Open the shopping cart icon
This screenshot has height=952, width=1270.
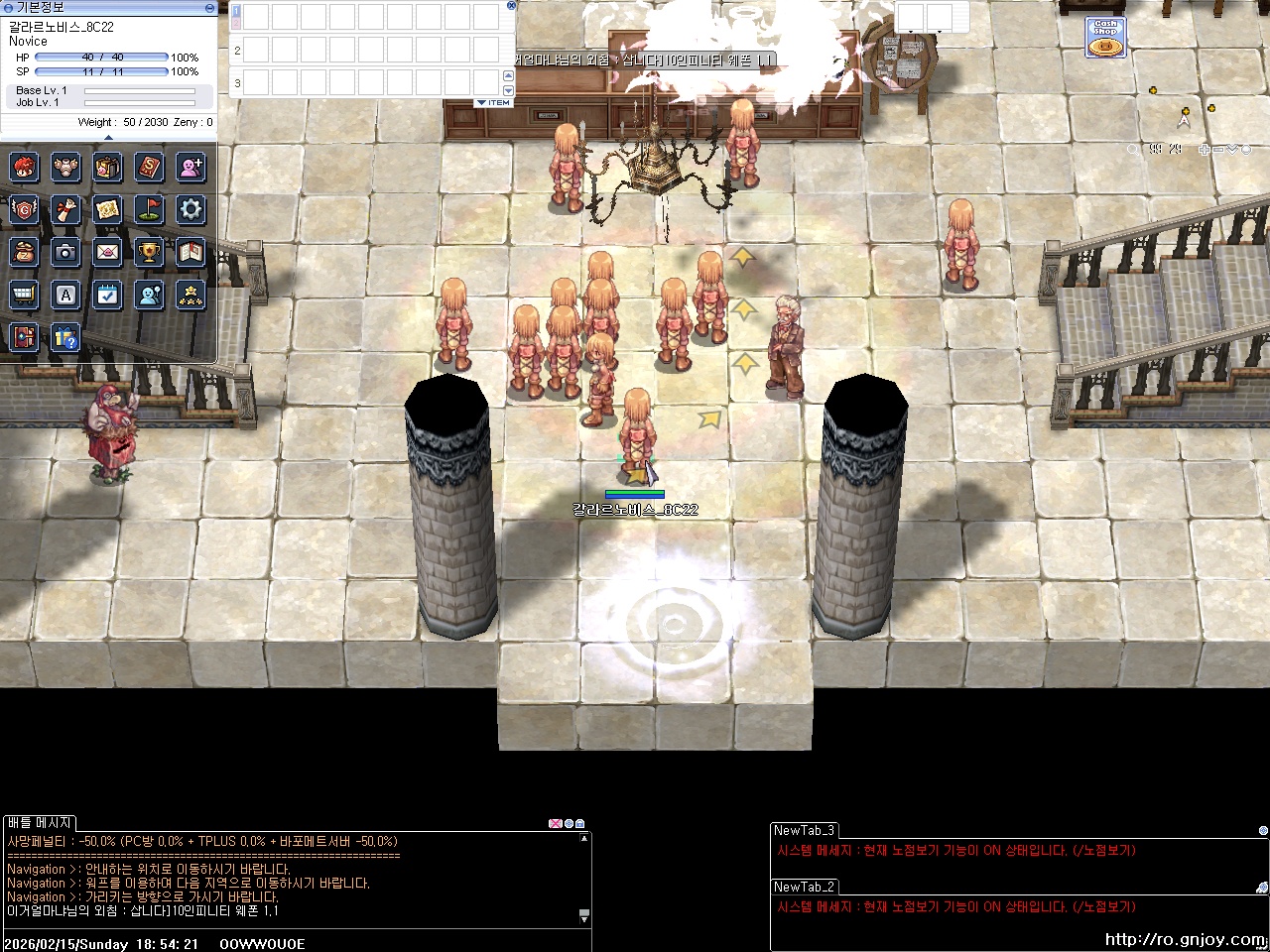[x=24, y=295]
